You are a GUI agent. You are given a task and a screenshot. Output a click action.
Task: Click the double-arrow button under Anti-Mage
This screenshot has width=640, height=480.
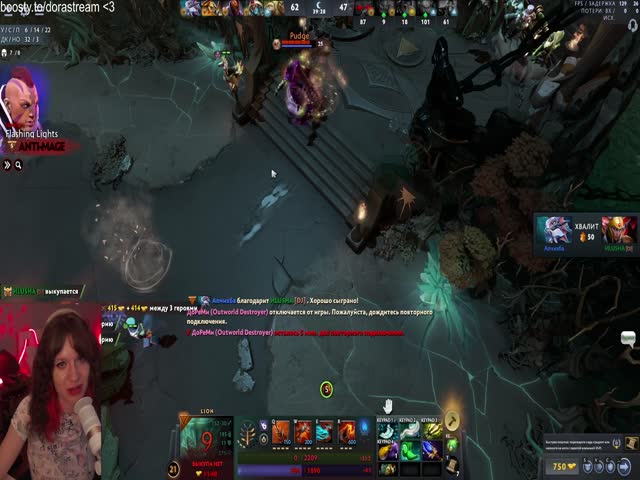6,165
